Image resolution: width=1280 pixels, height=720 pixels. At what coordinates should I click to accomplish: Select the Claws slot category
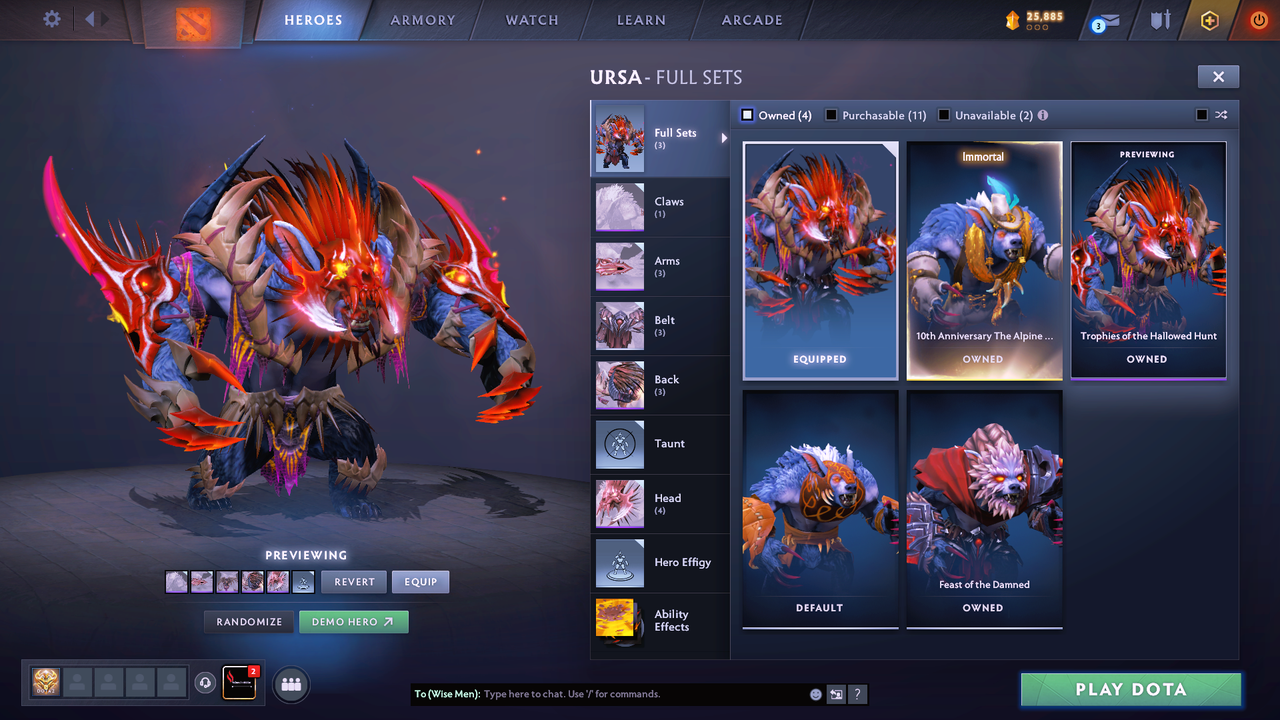(x=660, y=207)
